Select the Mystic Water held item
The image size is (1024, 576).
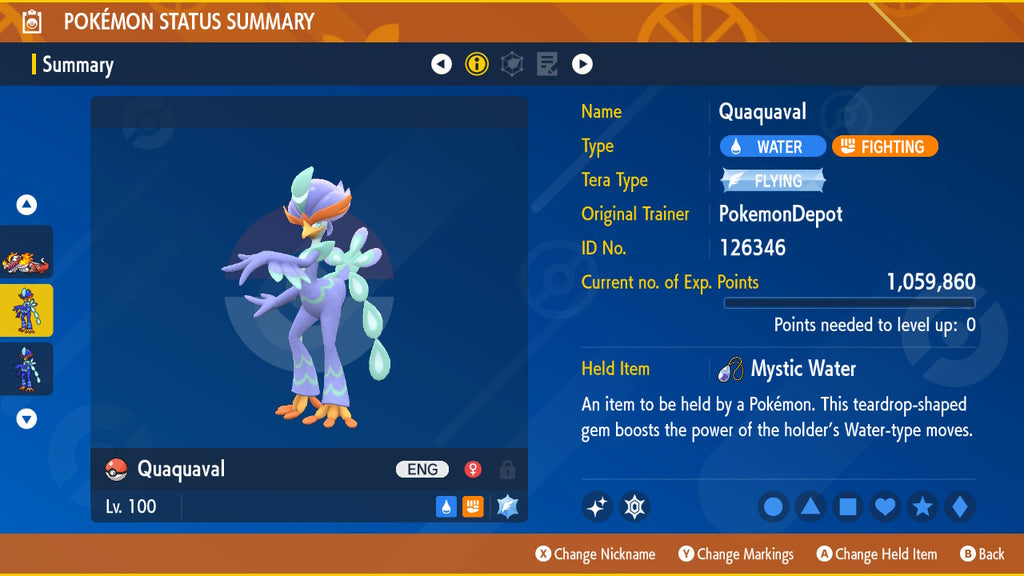788,369
